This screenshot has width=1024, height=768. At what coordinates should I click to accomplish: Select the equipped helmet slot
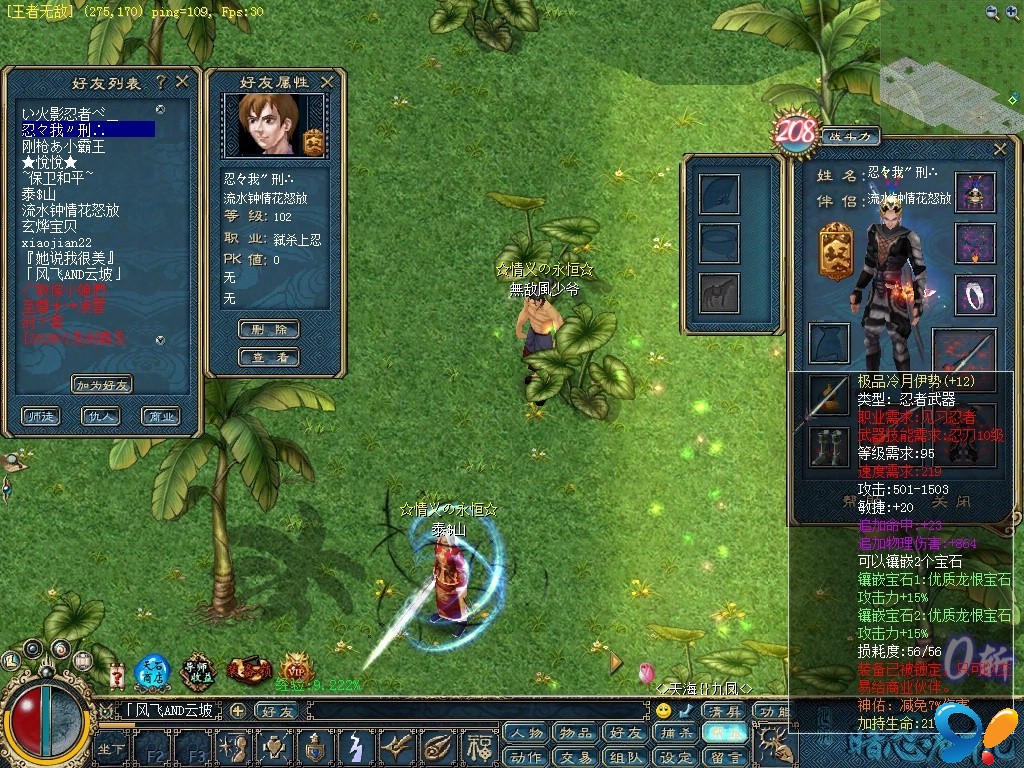point(975,191)
